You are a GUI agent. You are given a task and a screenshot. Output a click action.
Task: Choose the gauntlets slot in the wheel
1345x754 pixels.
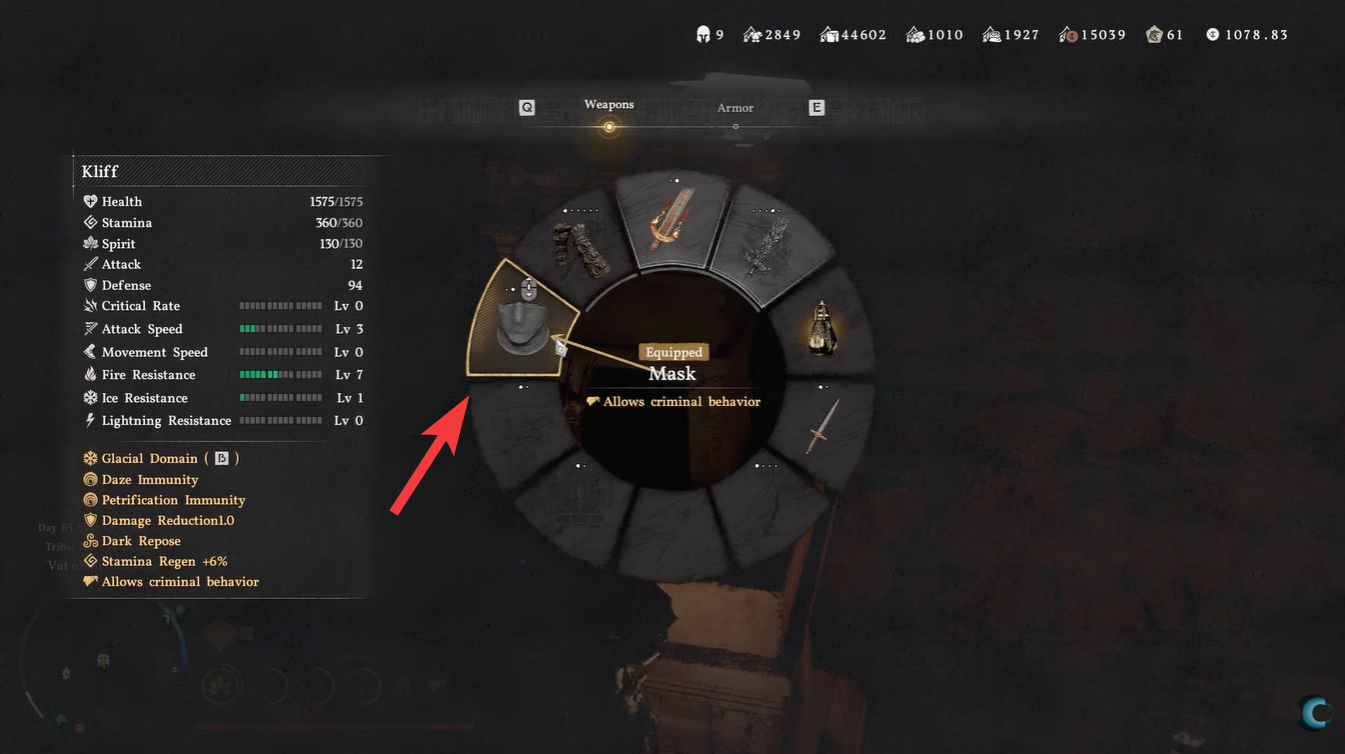[x=577, y=248]
